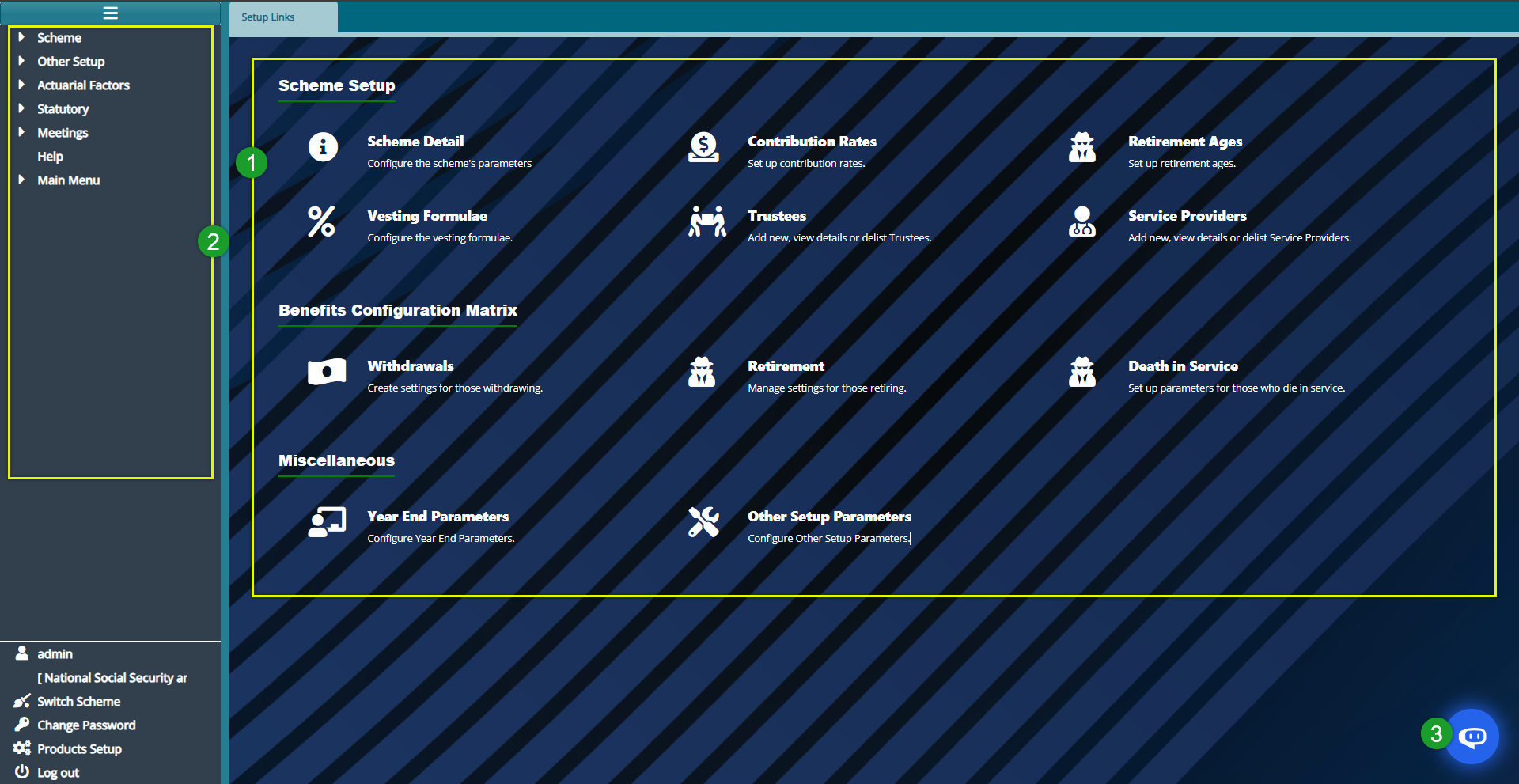This screenshot has width=1519, height=784.
Task: Open the chat assistant bubble
Action: 1473,736
